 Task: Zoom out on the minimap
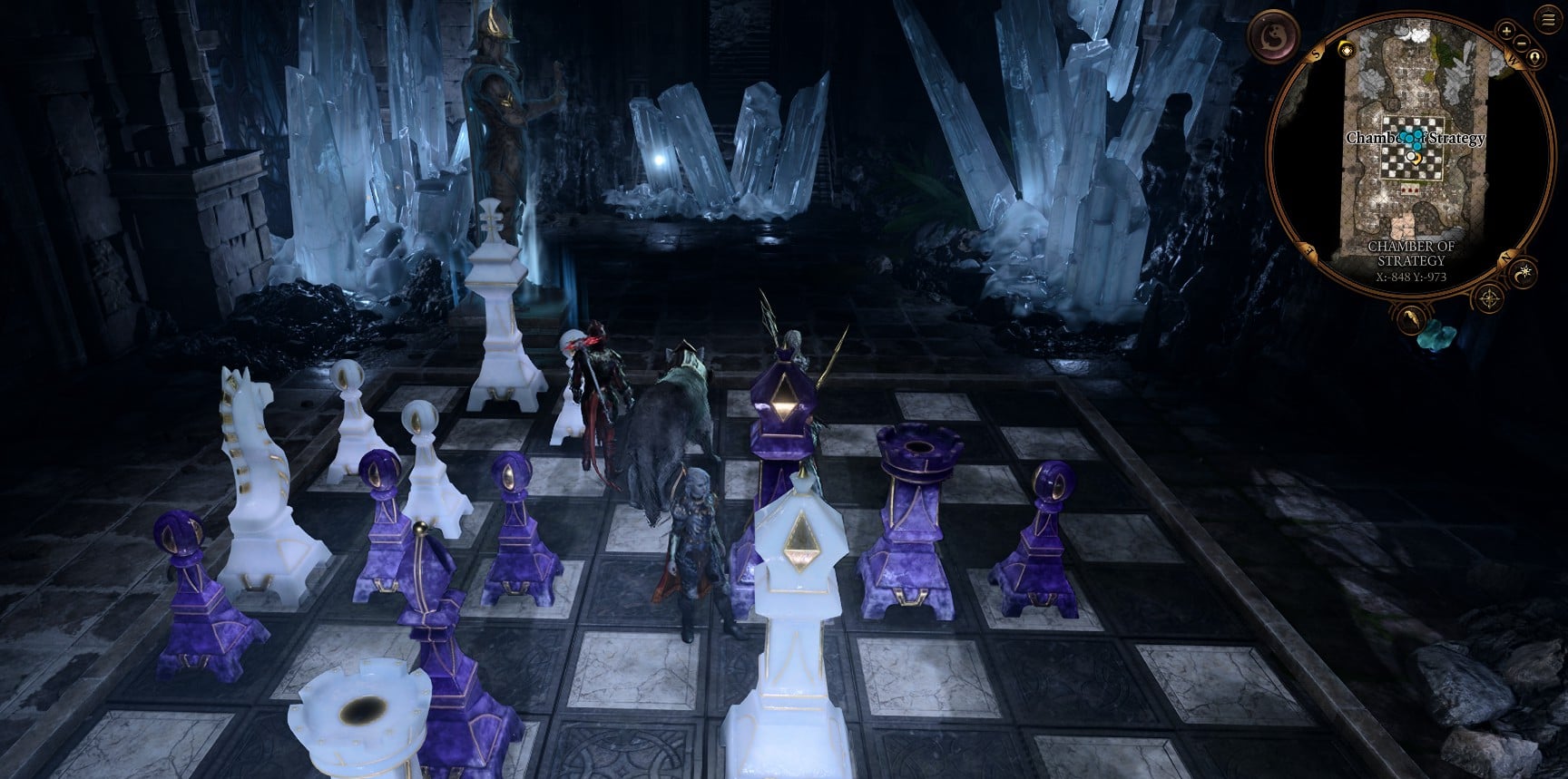pos(1522,43)
